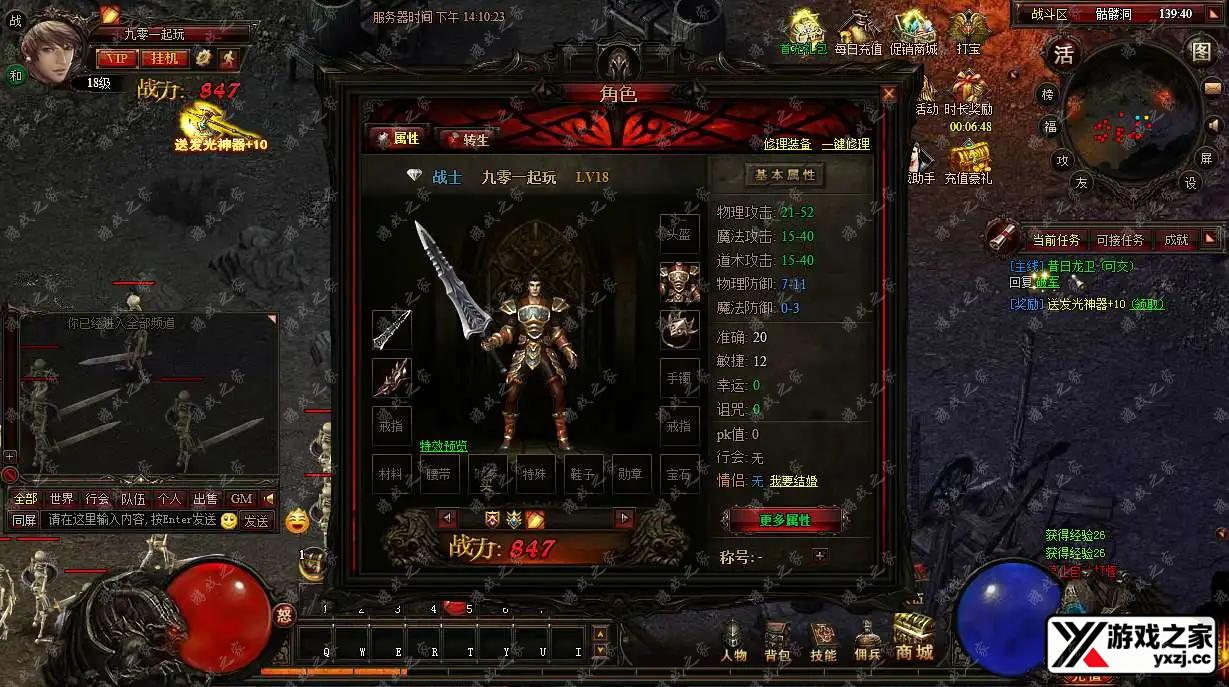Open 更多属性 more attributes
This screenshot has width=1229, height=687.
pyautogui.click(x=785, y=520)
